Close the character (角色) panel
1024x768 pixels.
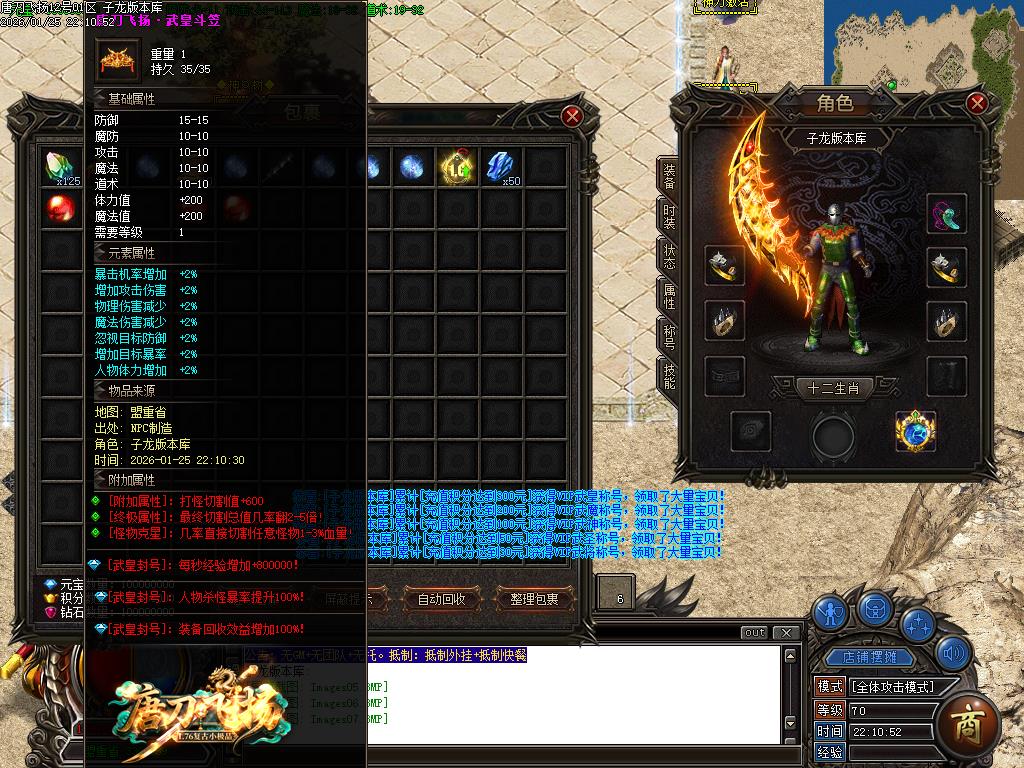(x=978, y=103)
